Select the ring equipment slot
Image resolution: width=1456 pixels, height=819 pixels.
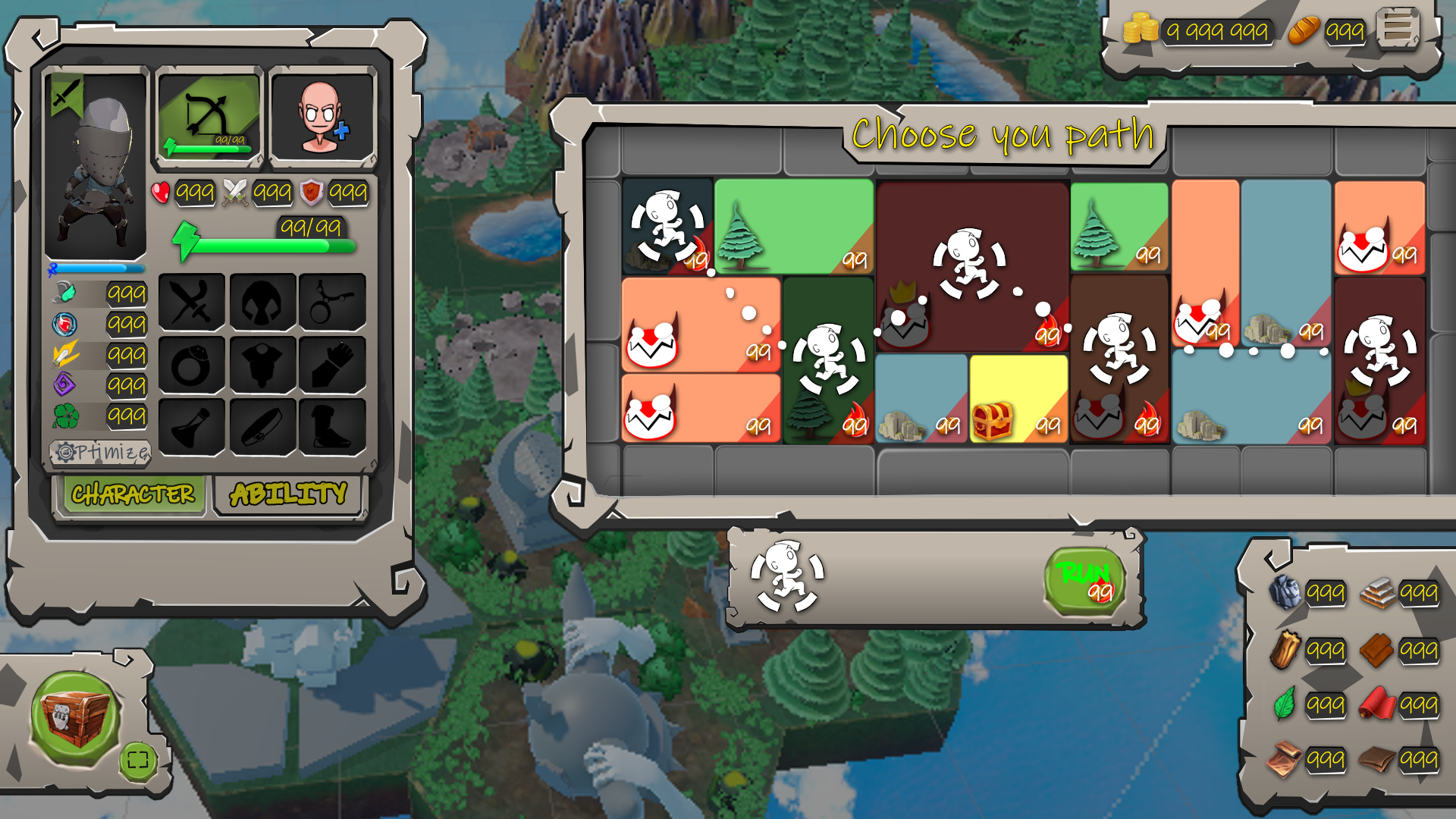pyautogui.click(x=192, y=366)
